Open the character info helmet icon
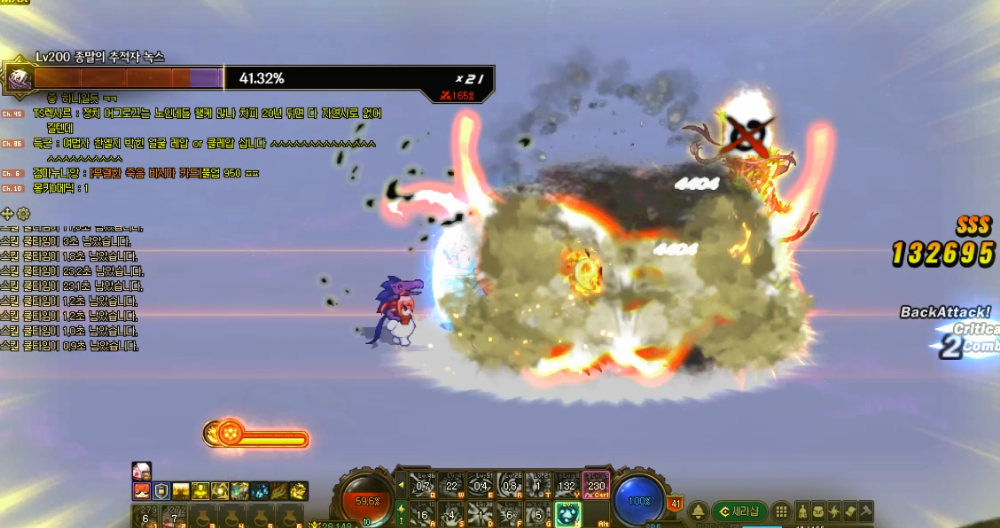 (x=800, y=511)
